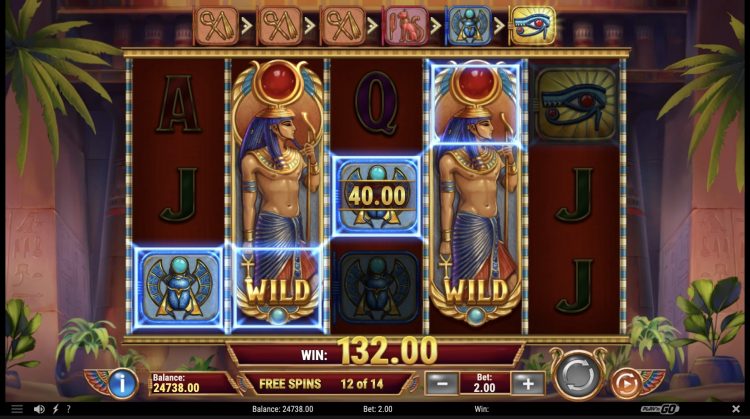This screenshot has height=419, width=750.
Task: Increase the bet with the plus button
Action: click(x=527, y=382)
